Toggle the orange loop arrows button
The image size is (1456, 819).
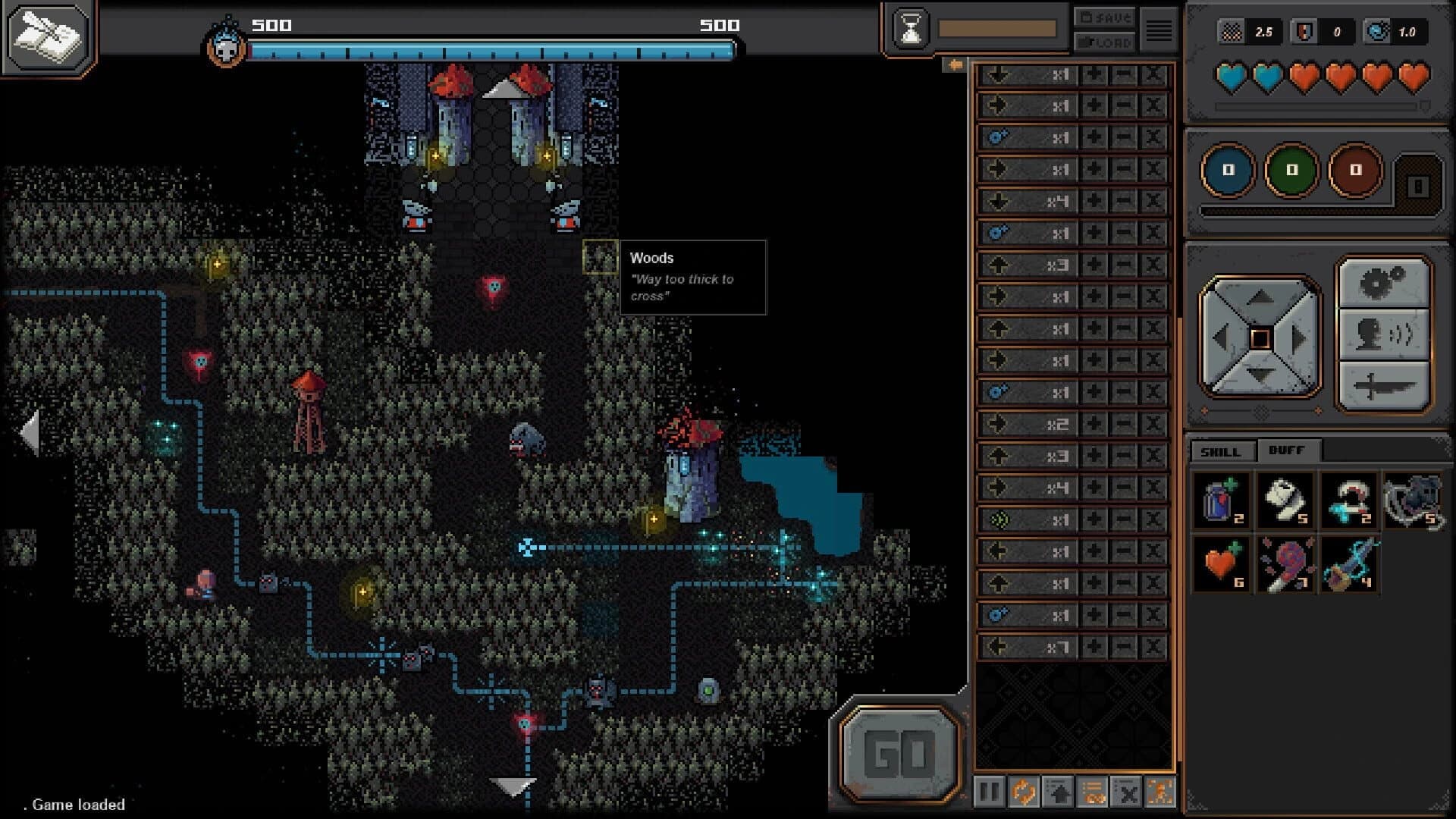point(1024,792)
